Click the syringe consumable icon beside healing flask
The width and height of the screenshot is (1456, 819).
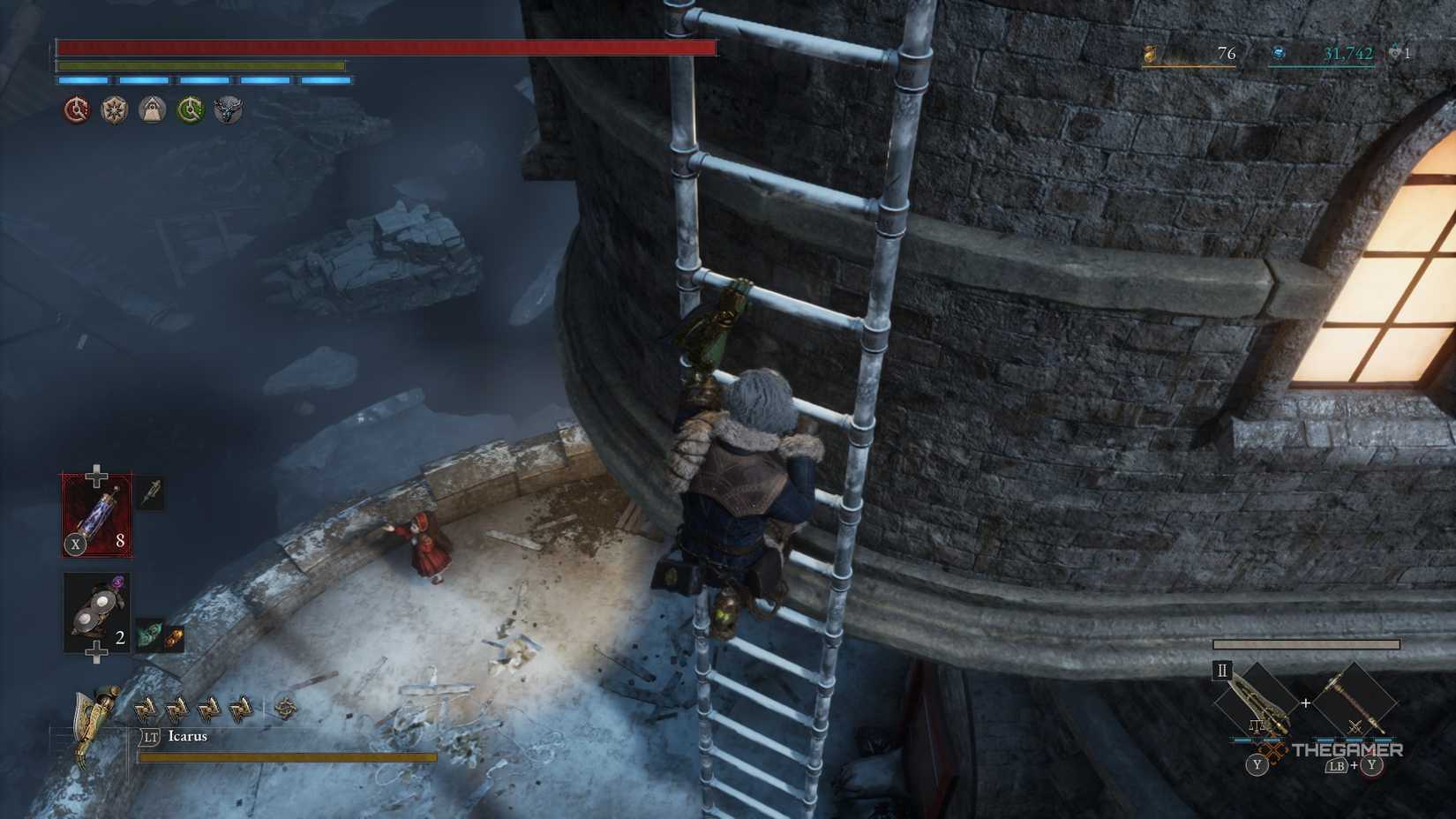[x=150, y=494]
